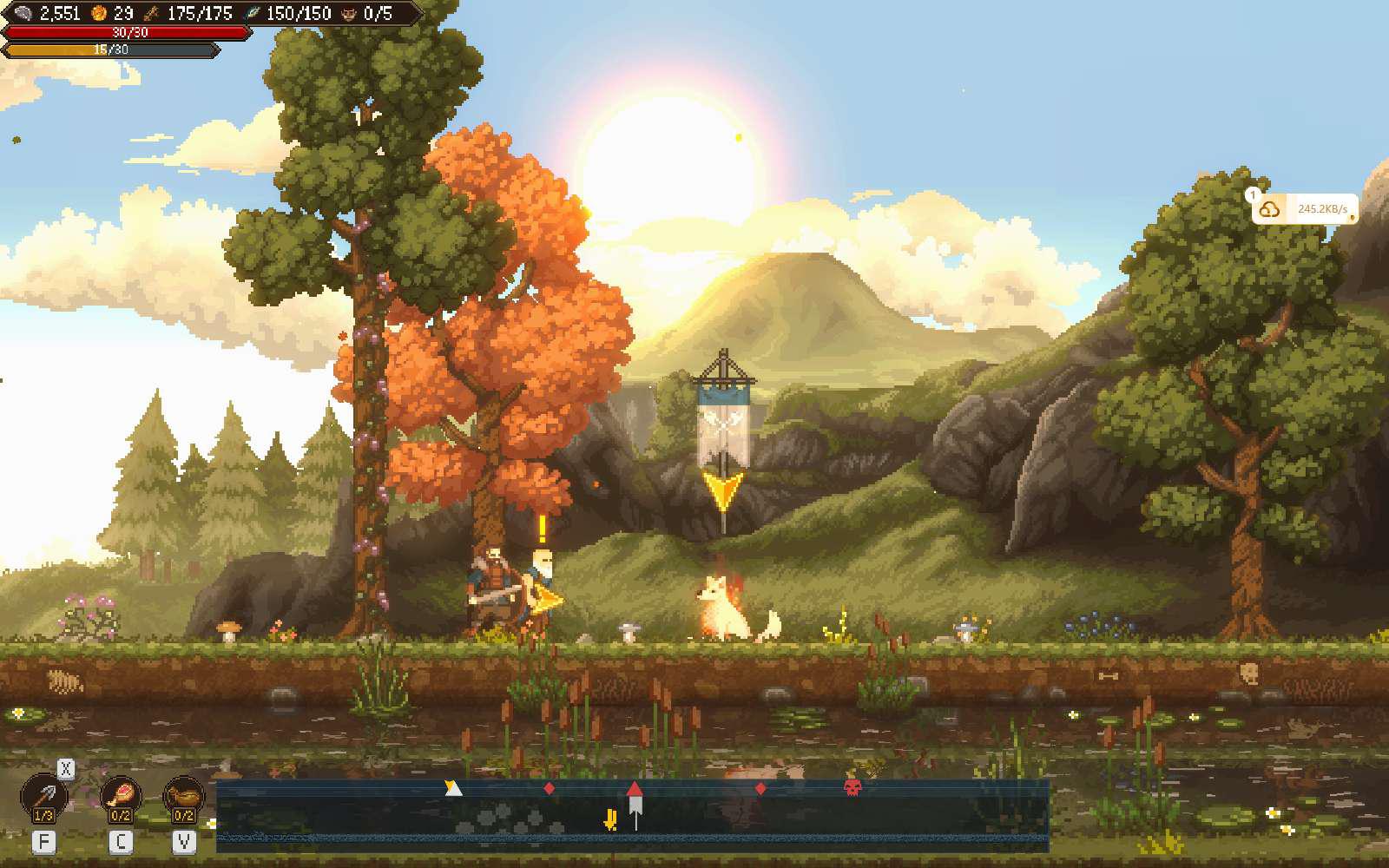Click the yellow-white flag marker on minimap

452,787
